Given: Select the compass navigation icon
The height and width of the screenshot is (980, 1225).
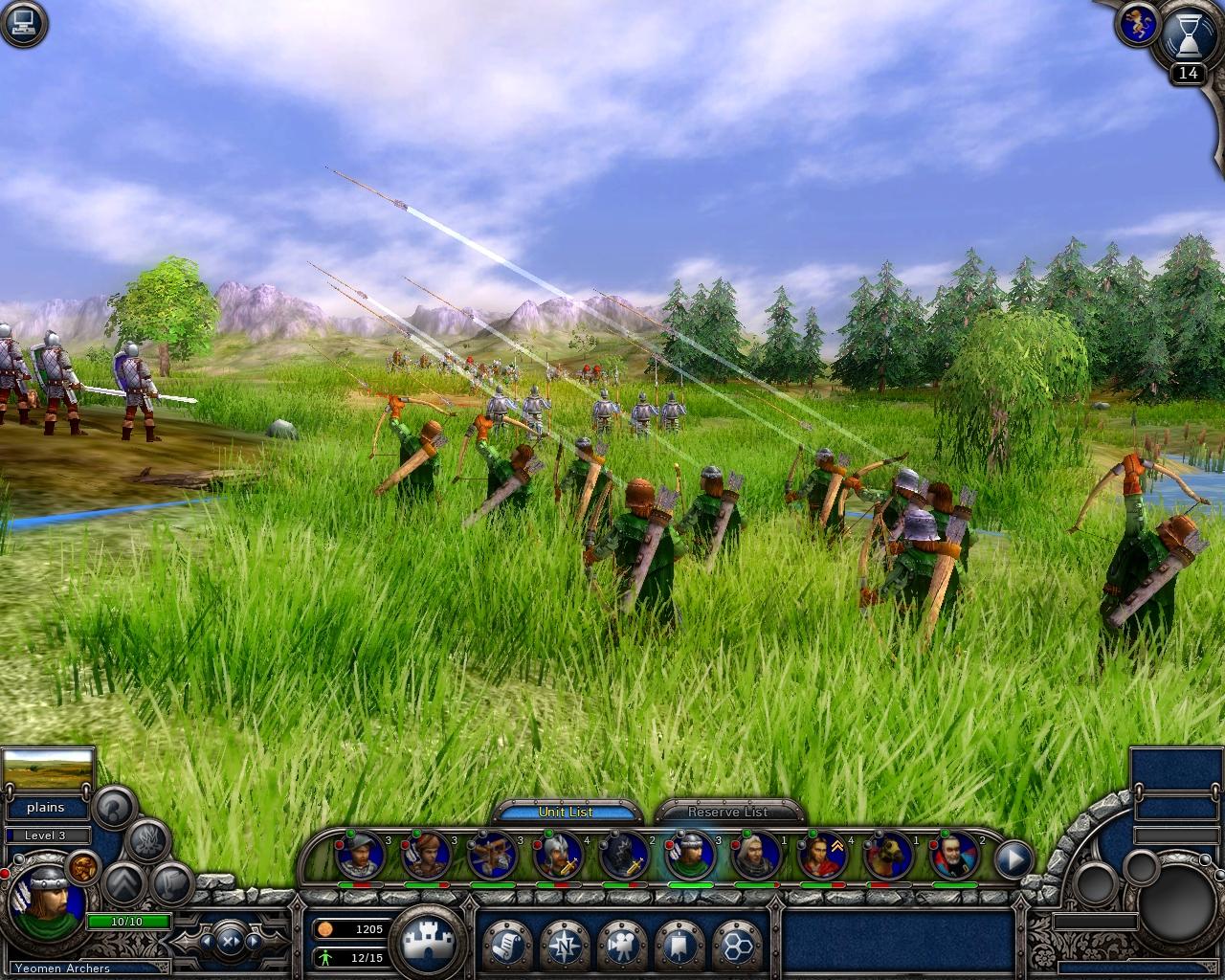Looking at the screenshot, I should click(x=566, y=946).
